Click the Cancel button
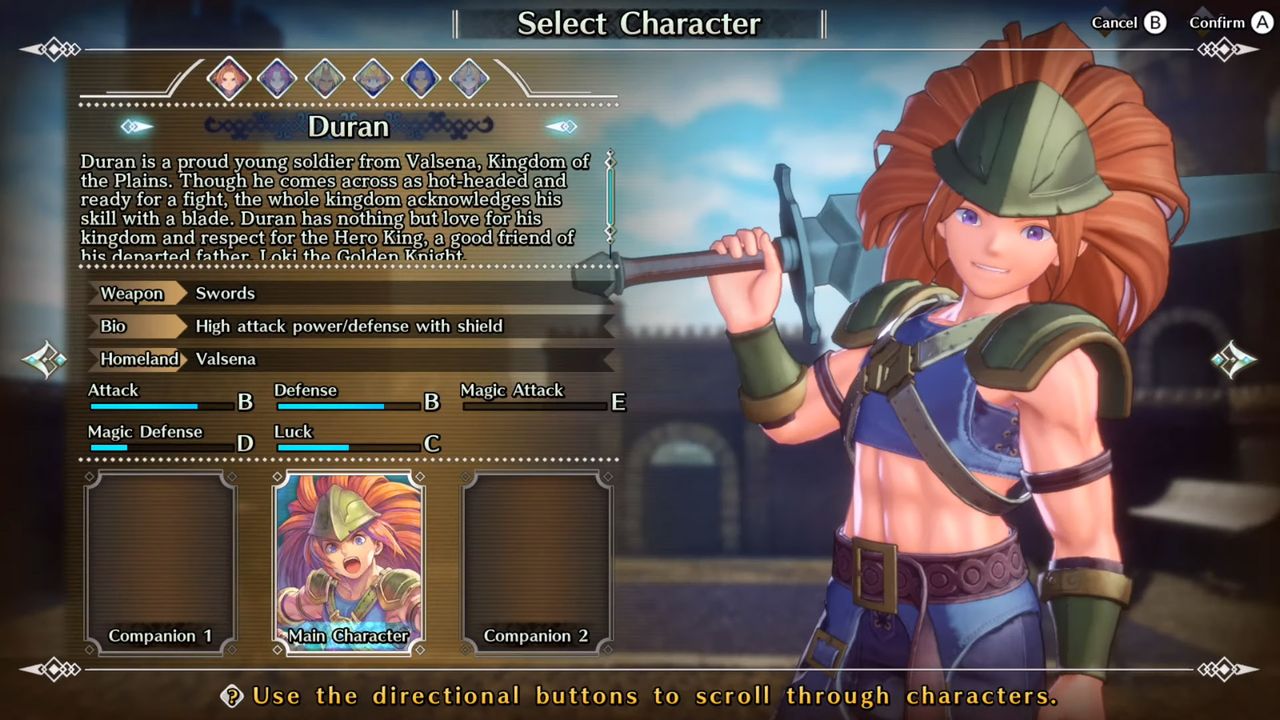Viewport: 1280px width, 720px height. pos(1128,22)
